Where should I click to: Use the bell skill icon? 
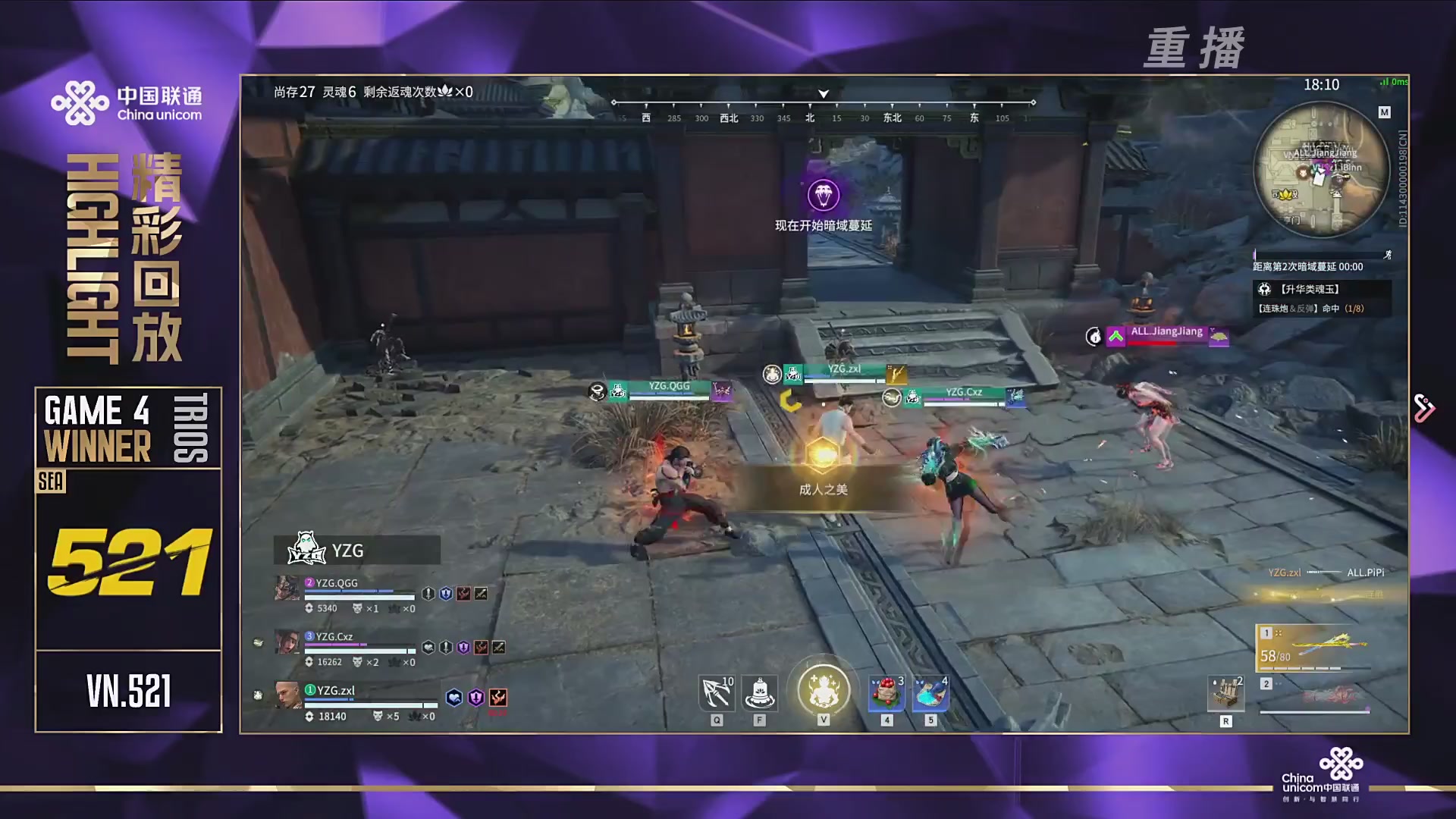[759, 692]
